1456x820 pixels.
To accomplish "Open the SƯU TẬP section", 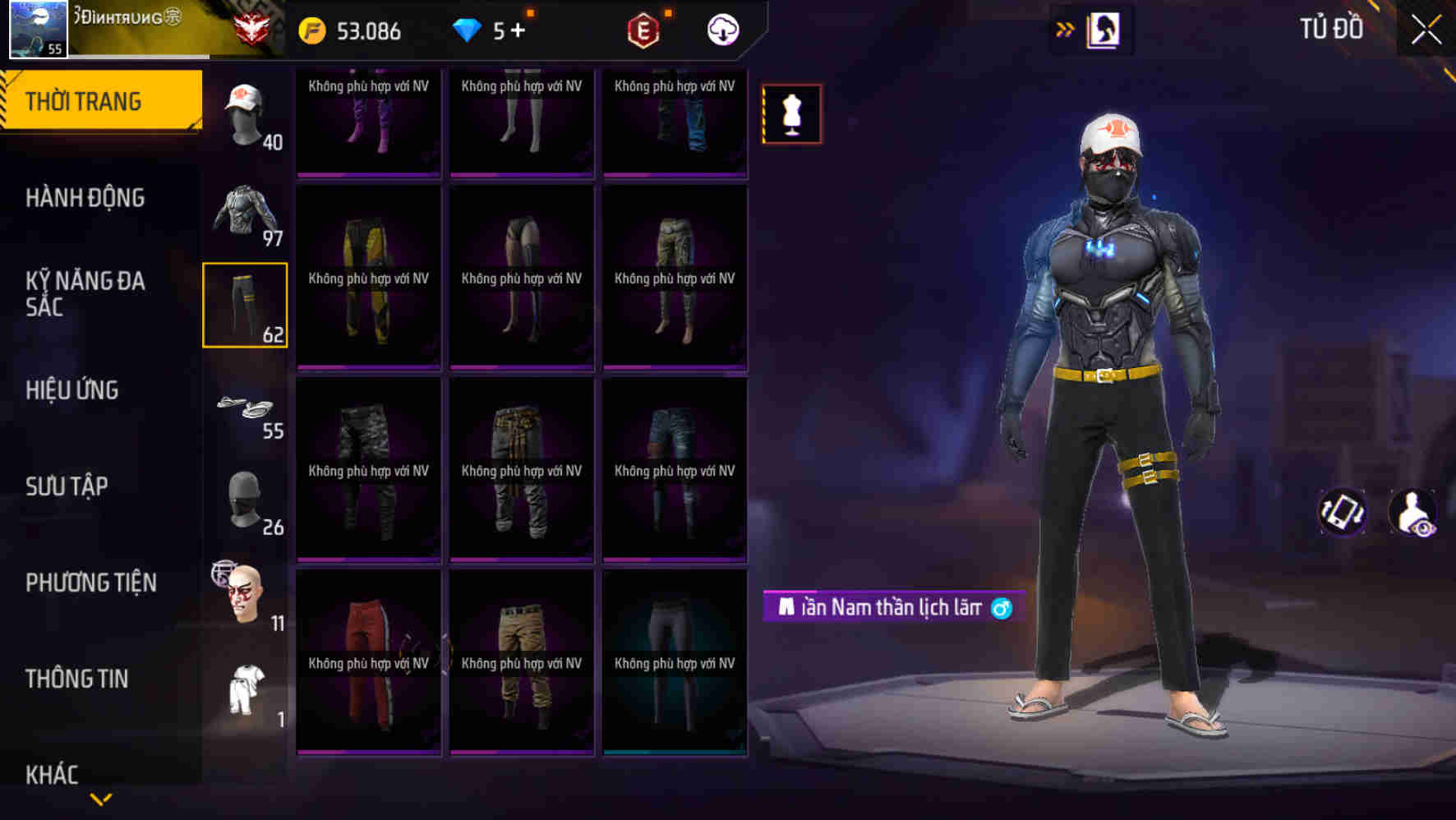I will point(66,486).
